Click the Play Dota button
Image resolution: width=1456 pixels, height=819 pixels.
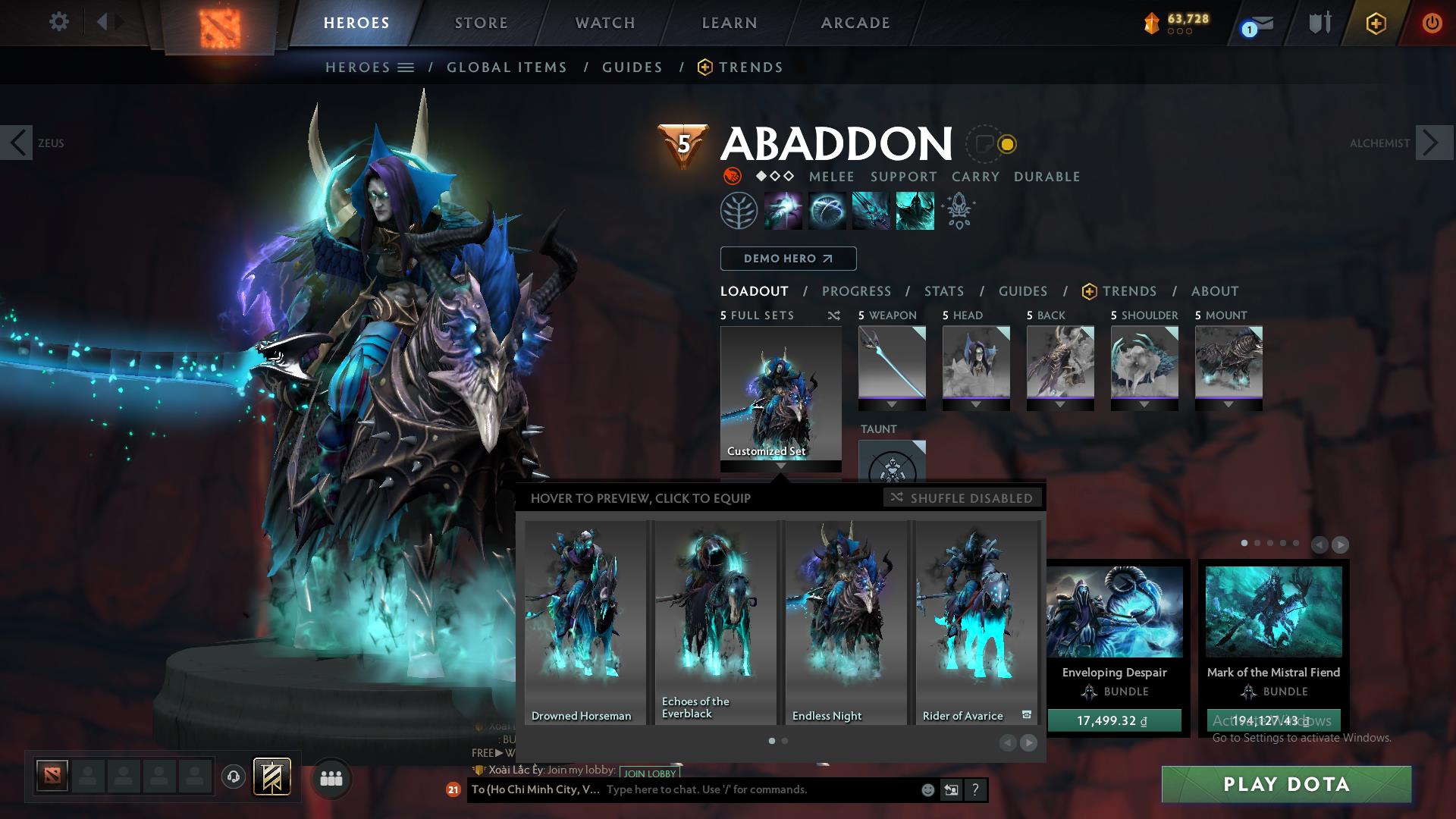pyautogui.click(x=1285, y=785)
